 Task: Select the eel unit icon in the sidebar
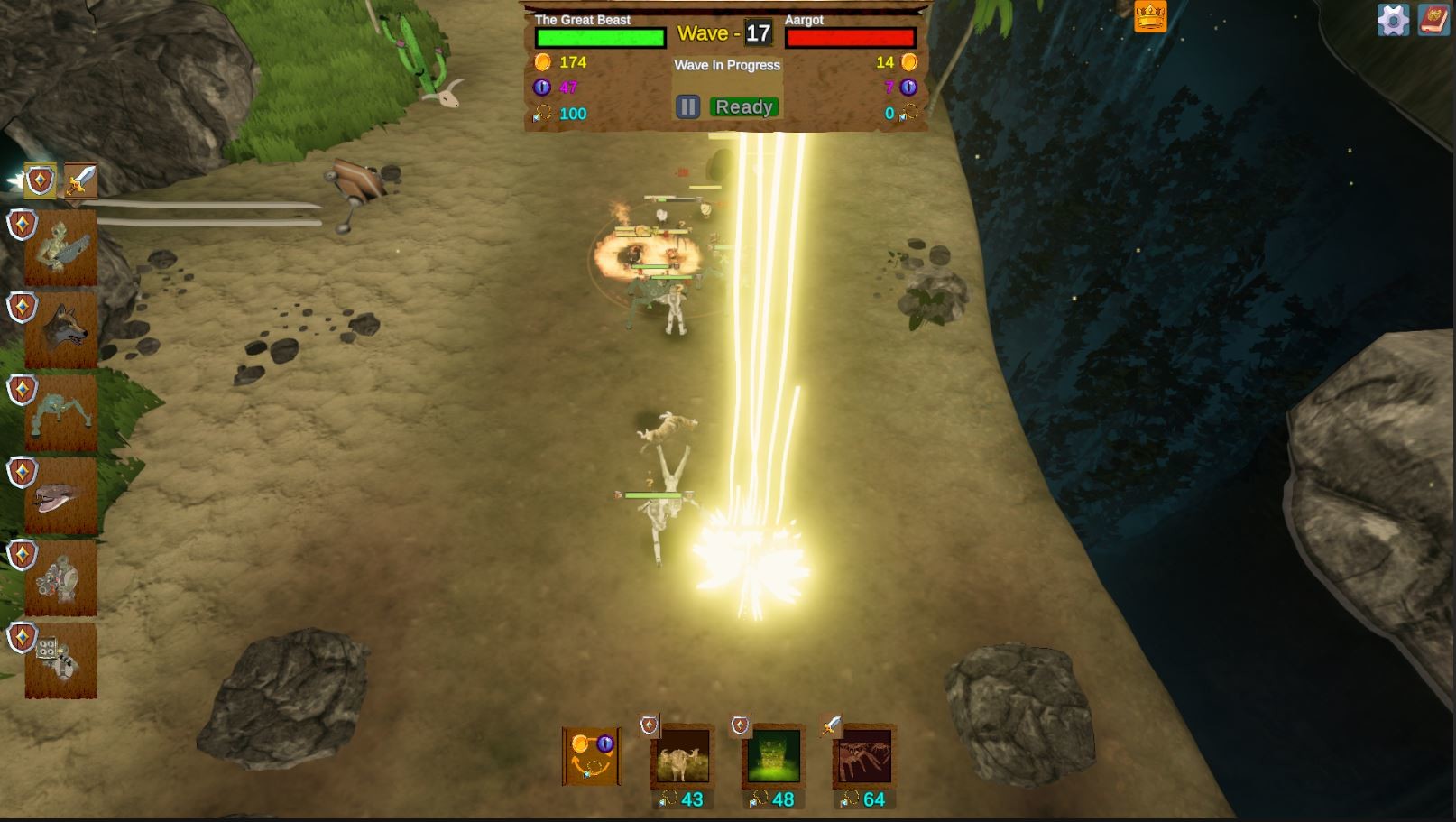[63, 496]
